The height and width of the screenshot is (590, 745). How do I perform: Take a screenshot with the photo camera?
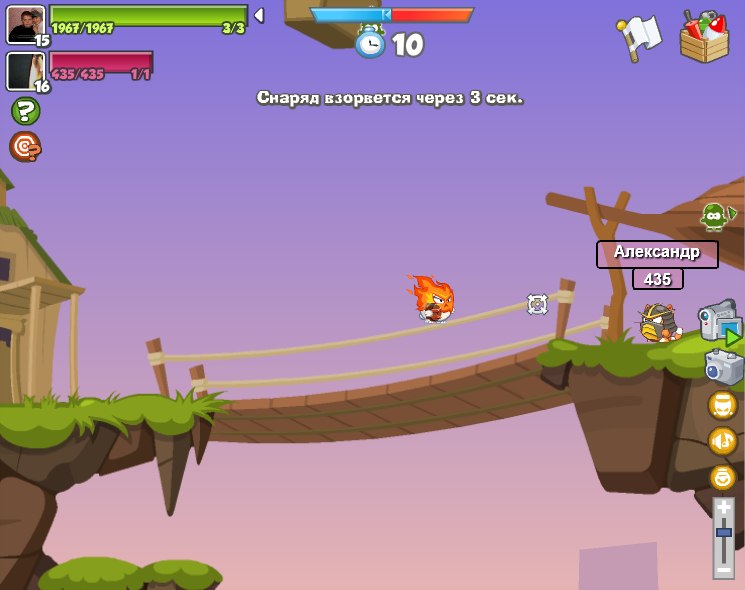pyautogui.click(x=723, y=366)
